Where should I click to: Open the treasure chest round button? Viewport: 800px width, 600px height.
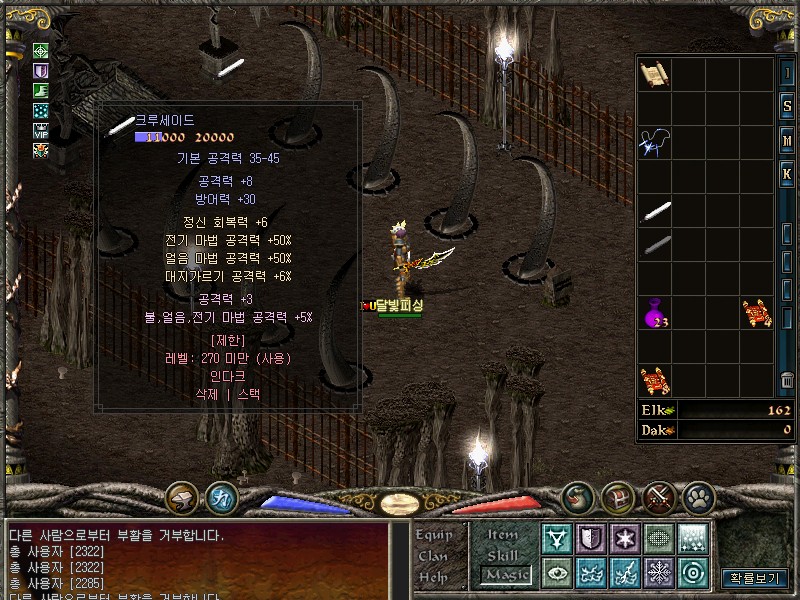tap(617, 496)
